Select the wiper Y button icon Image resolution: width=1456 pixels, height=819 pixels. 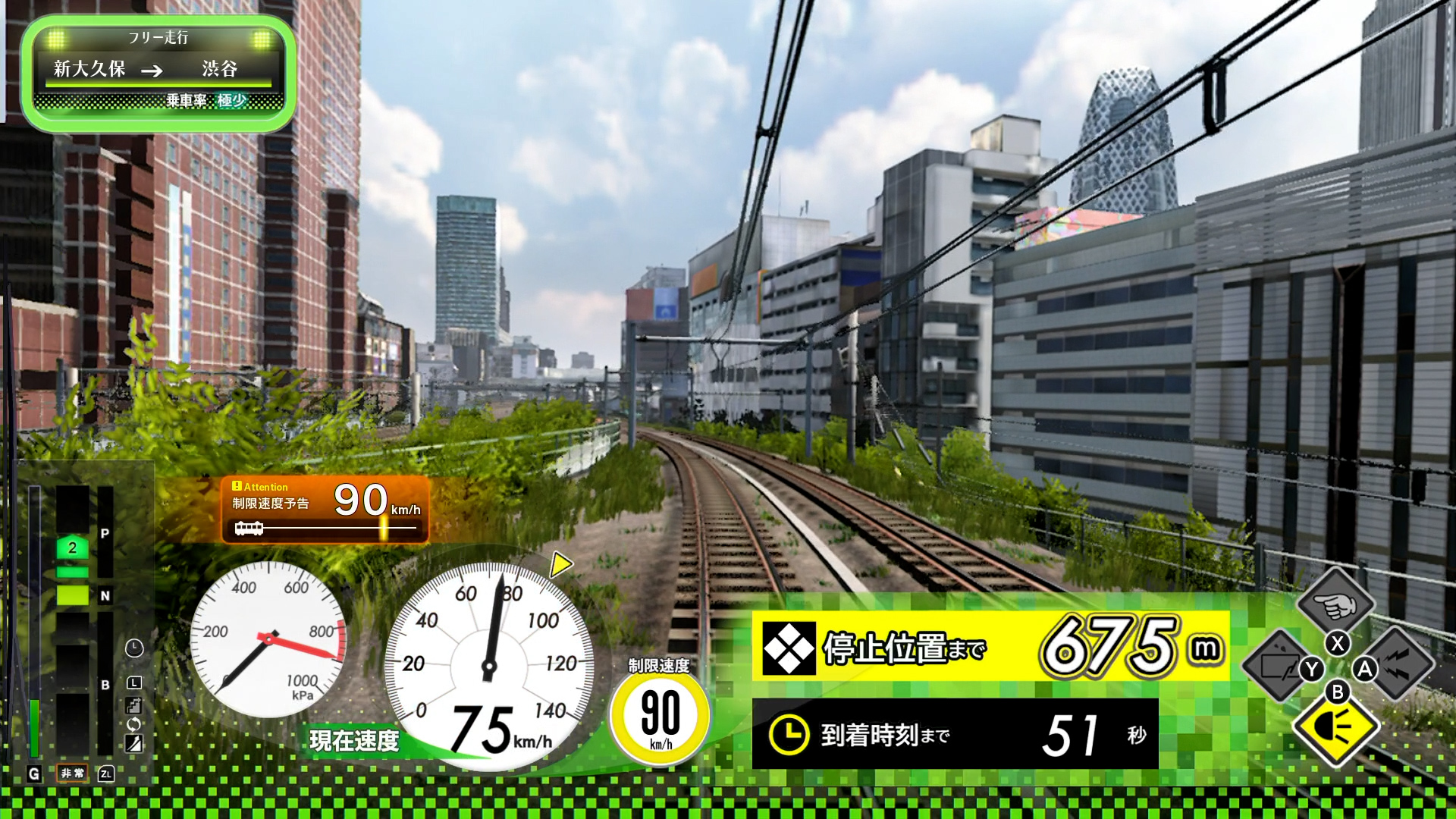click(x=1310, y=669)
